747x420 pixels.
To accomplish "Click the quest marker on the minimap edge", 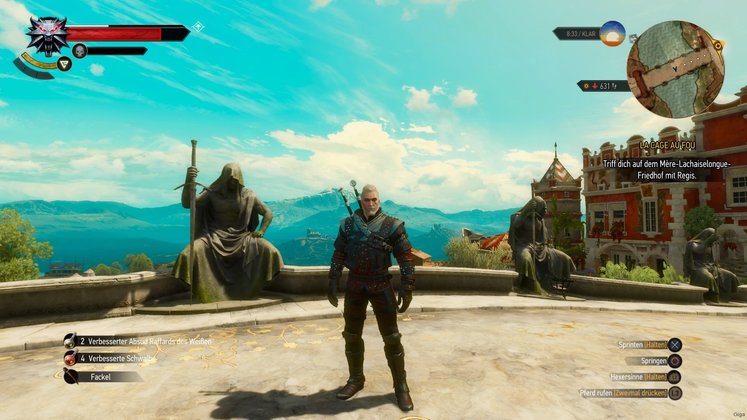I will click(717, 45).
